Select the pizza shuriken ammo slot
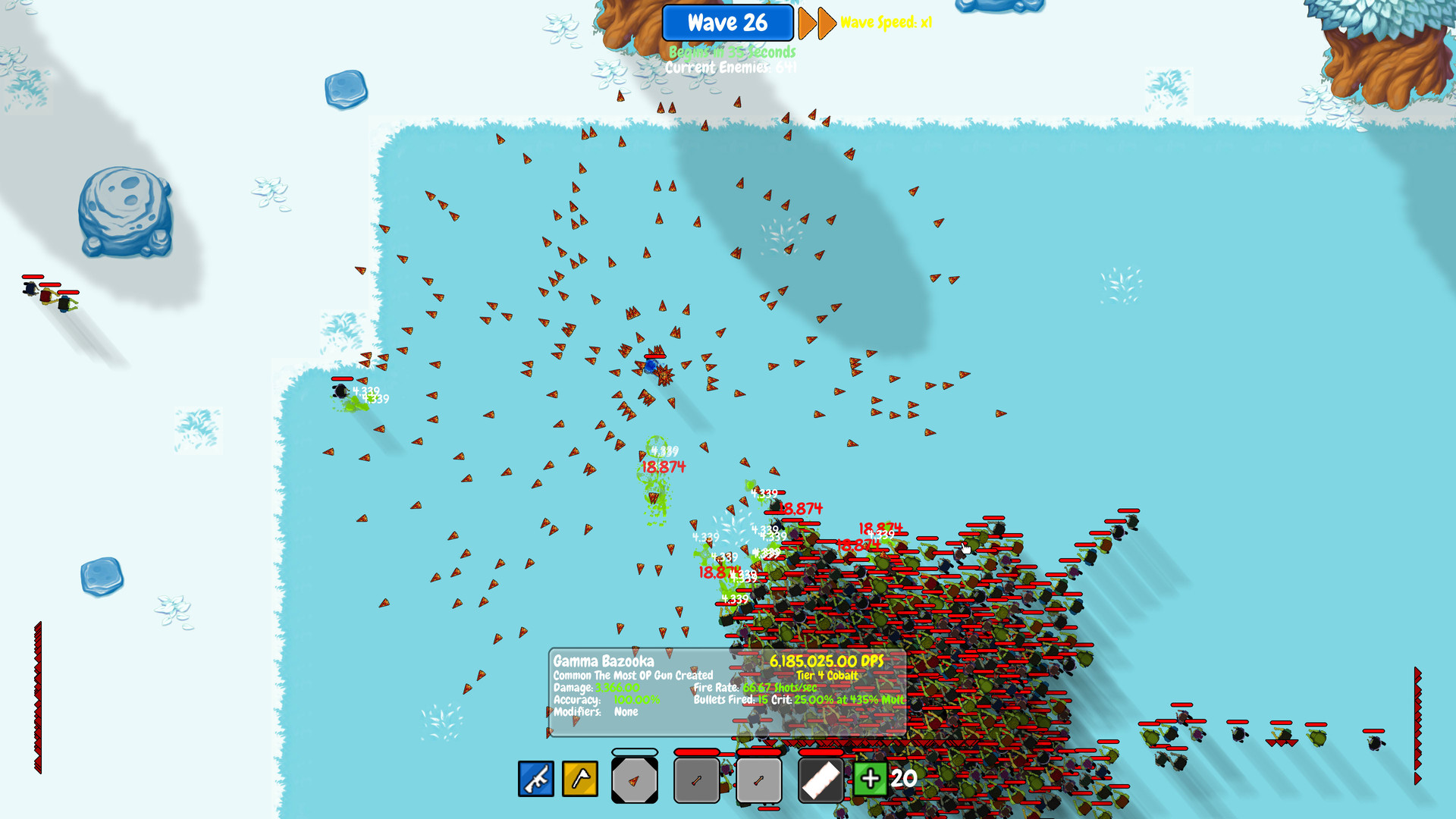Image resolution: width=1456 pixels, height=819 pixels. [634, 779]
